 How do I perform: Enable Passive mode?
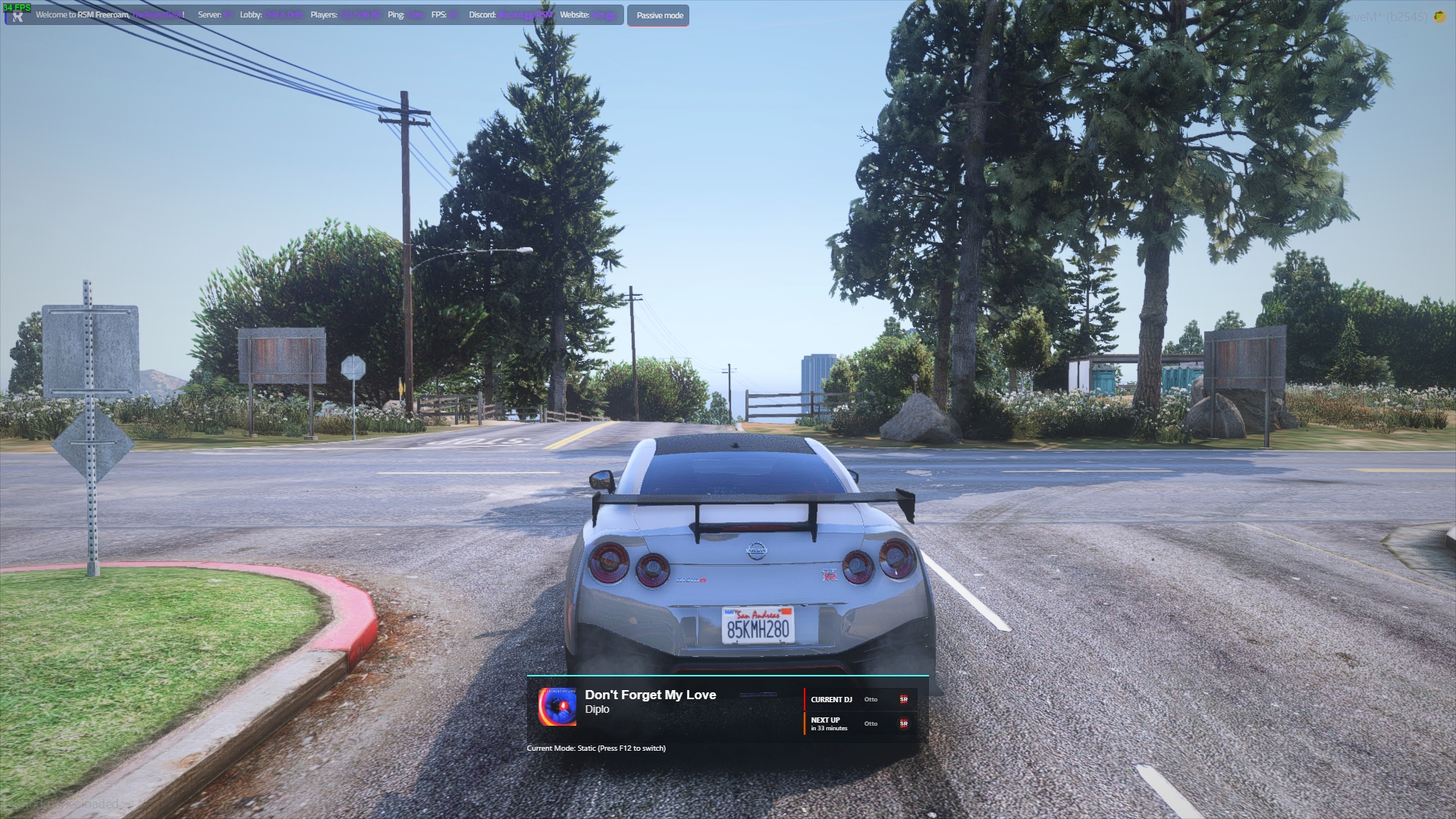658,15
